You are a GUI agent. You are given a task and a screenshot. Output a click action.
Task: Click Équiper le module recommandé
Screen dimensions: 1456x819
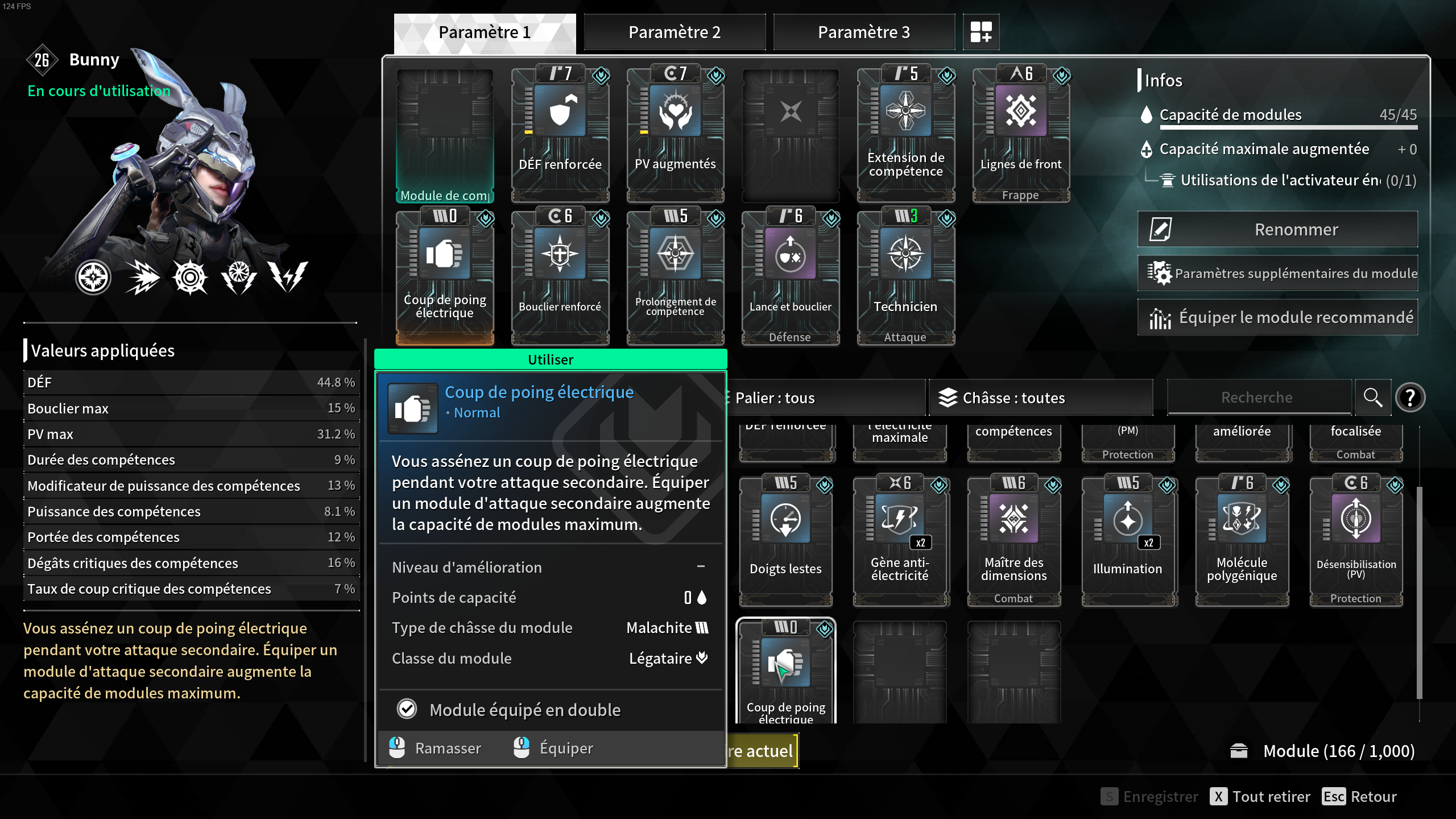[1277, 317]
